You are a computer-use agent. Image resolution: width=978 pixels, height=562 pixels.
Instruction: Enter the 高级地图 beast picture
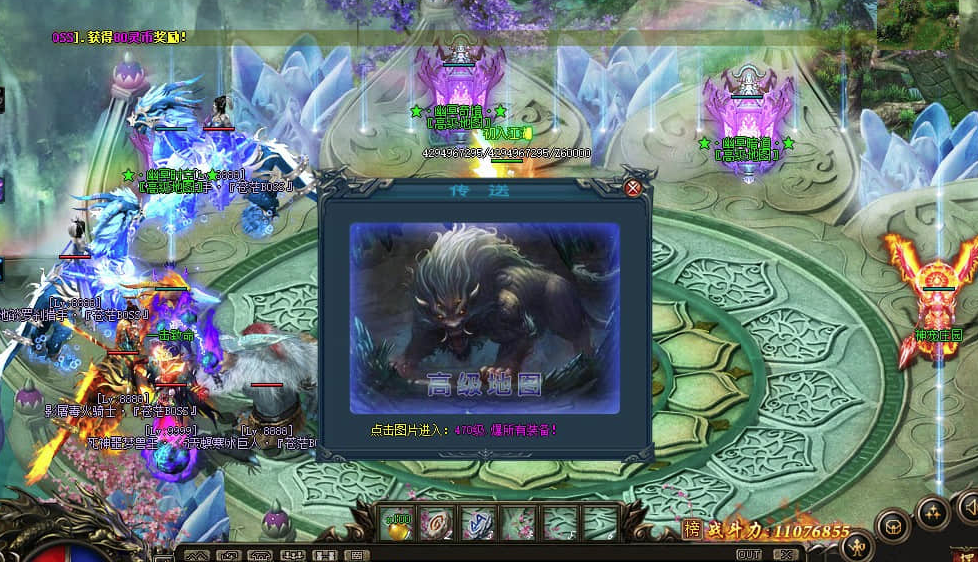tap(484, 317)
